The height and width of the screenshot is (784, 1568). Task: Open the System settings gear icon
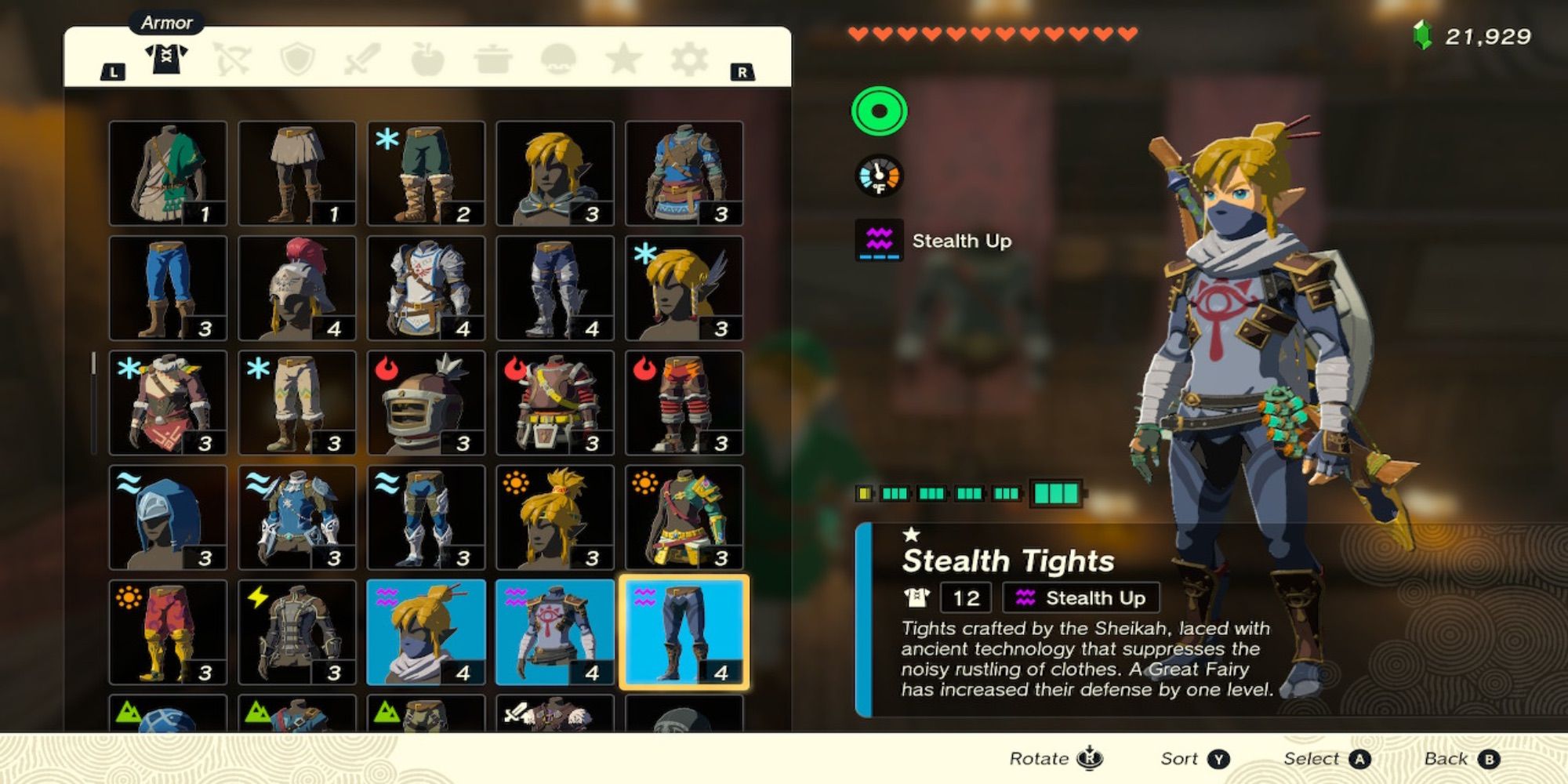(688, 59)
